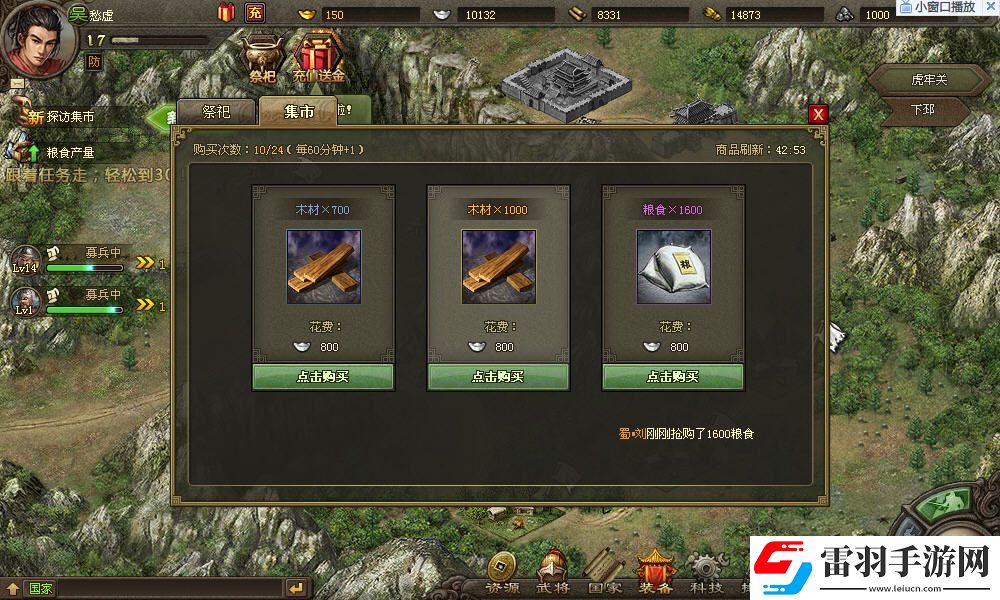1000x600 pixels.
Task: Open the 粮食产量 quest entry
Action: (x=68, y=153)
